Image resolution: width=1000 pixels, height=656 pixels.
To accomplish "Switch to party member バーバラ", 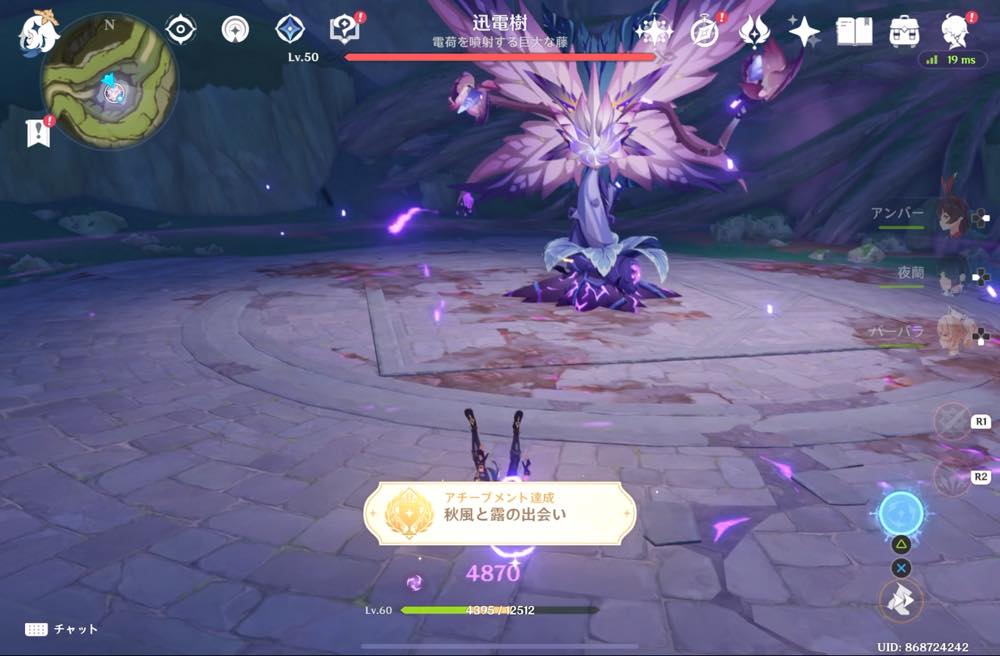I will pyautogui.click(x=949, y=331).
